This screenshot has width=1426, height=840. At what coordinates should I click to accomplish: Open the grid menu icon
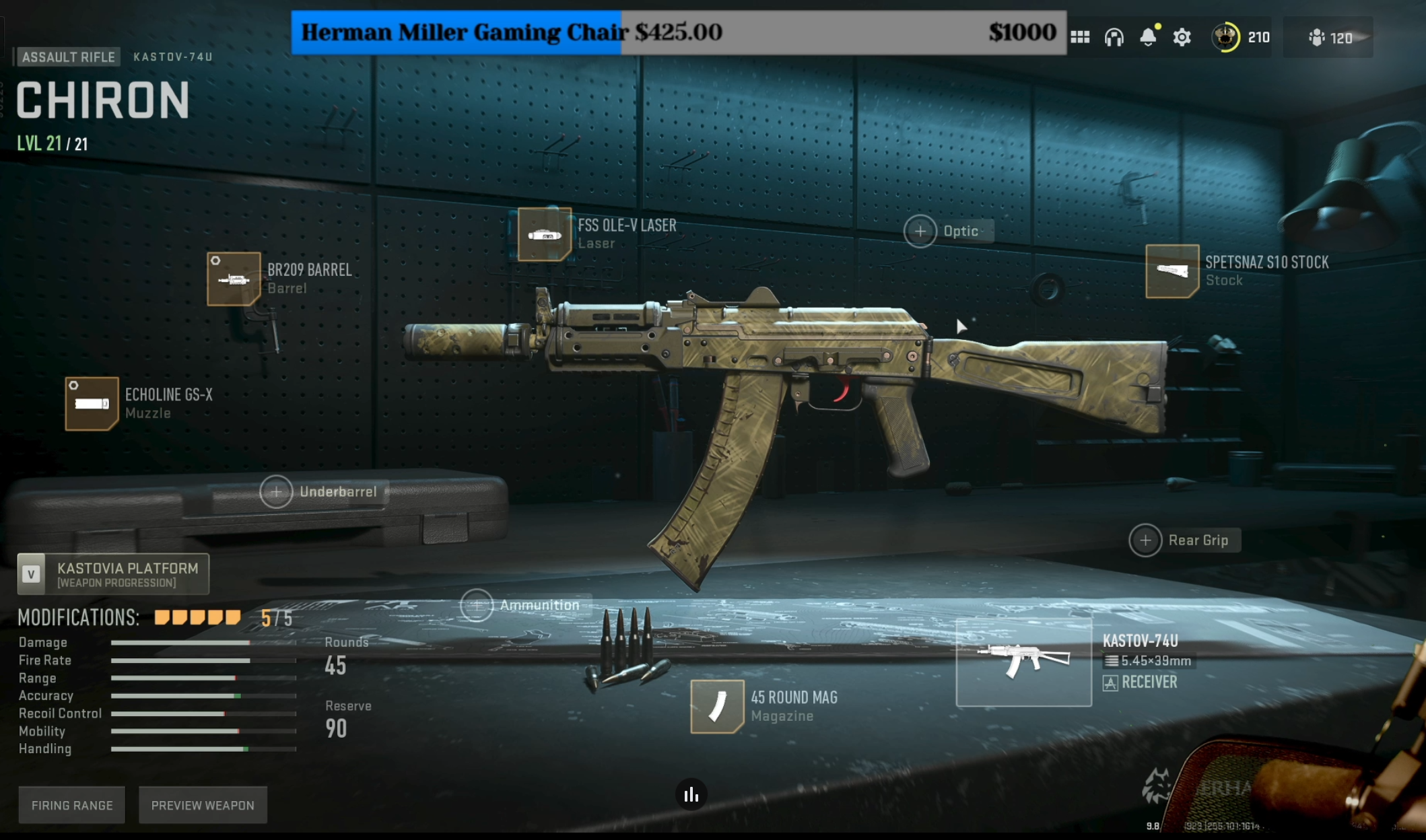click(x=1080, y=37)
